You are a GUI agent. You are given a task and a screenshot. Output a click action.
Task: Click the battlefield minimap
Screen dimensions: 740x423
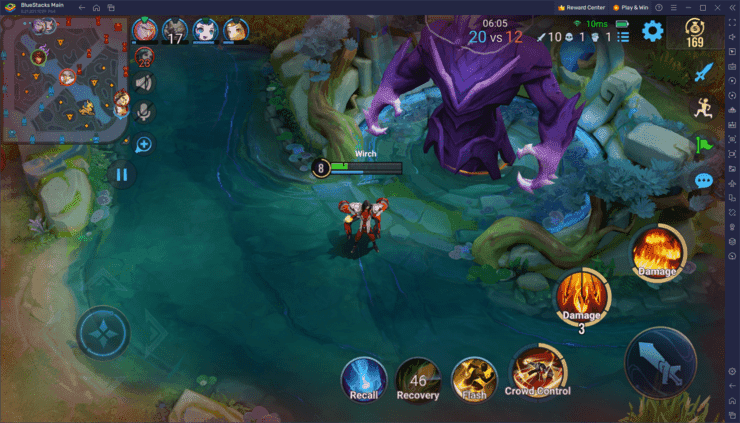65,80
